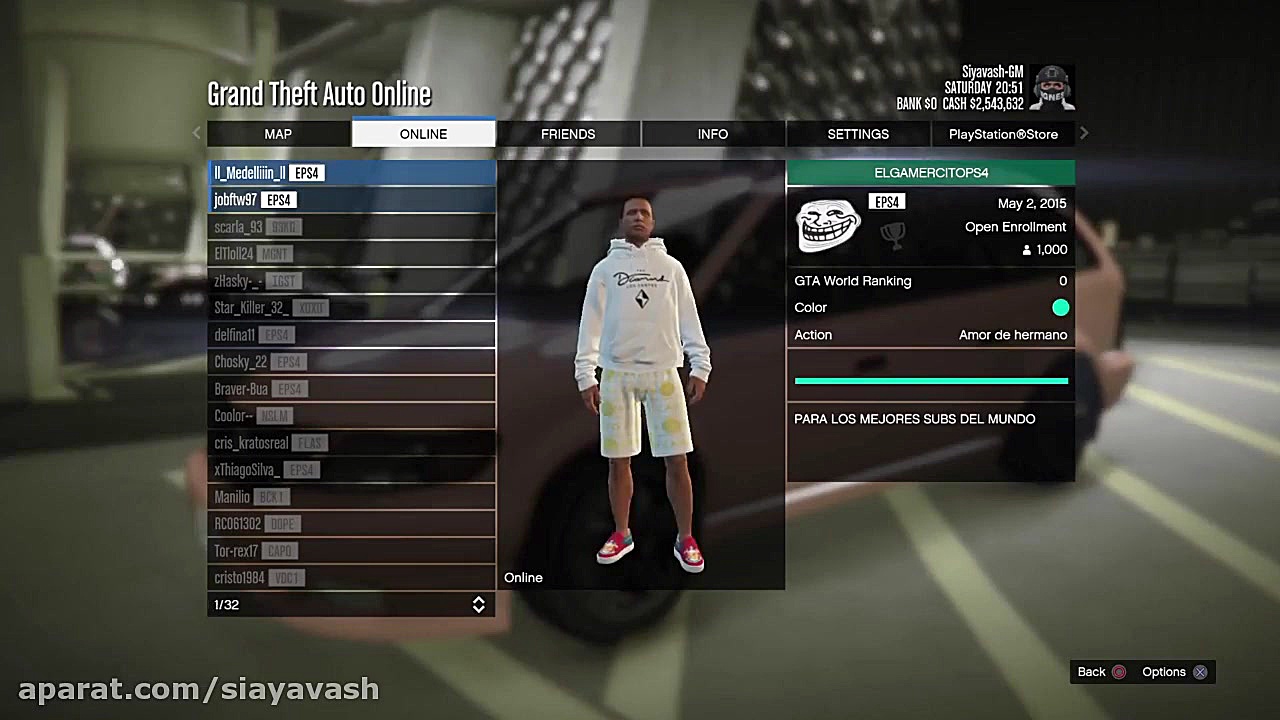The image size is (1280, 720).
Task: Switch to the MAP tab
Action: (x=278, y=134)
